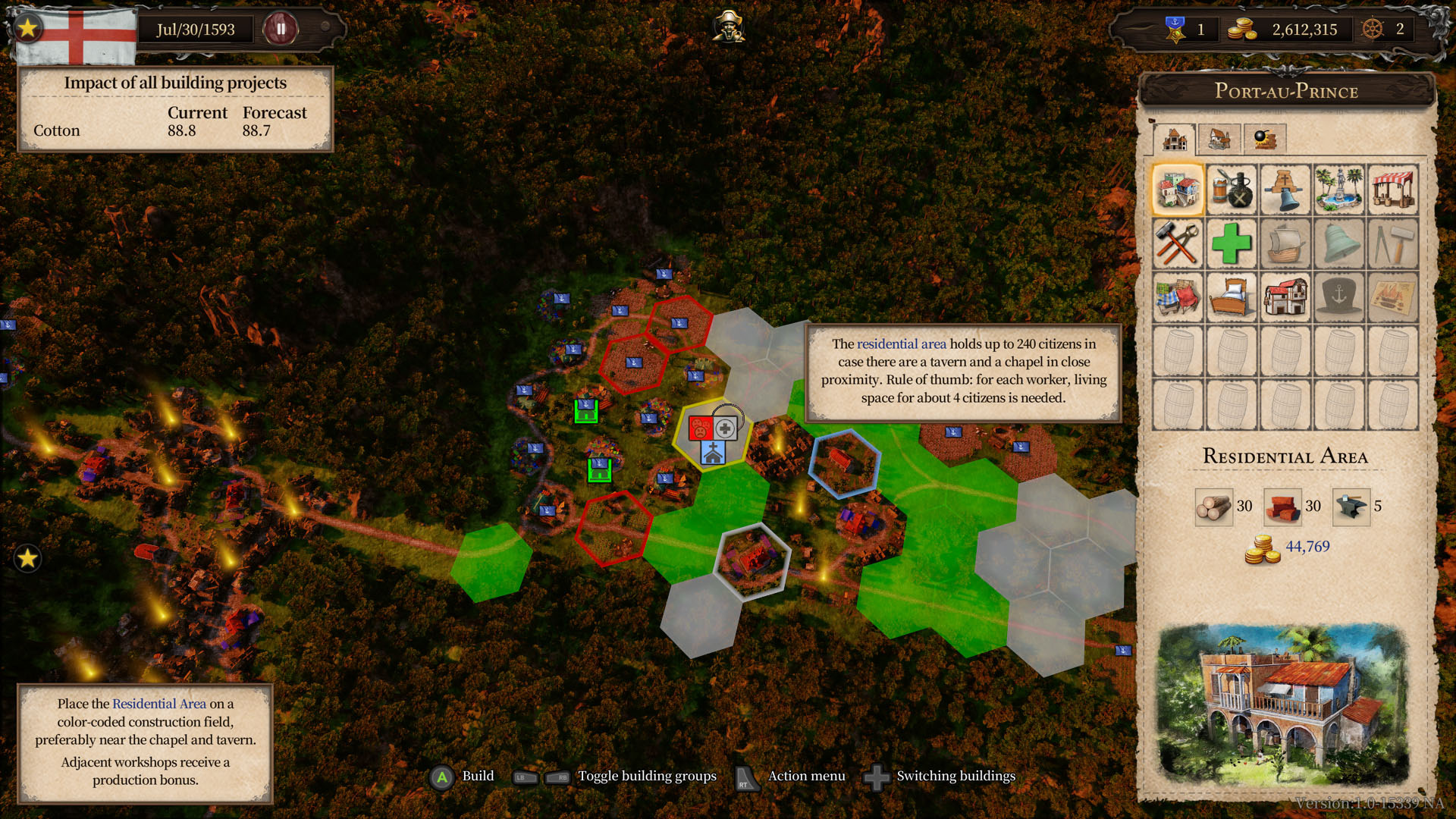
Task: Select the greyed-out sailing ship icon
Action: [x=1285, y=243]
